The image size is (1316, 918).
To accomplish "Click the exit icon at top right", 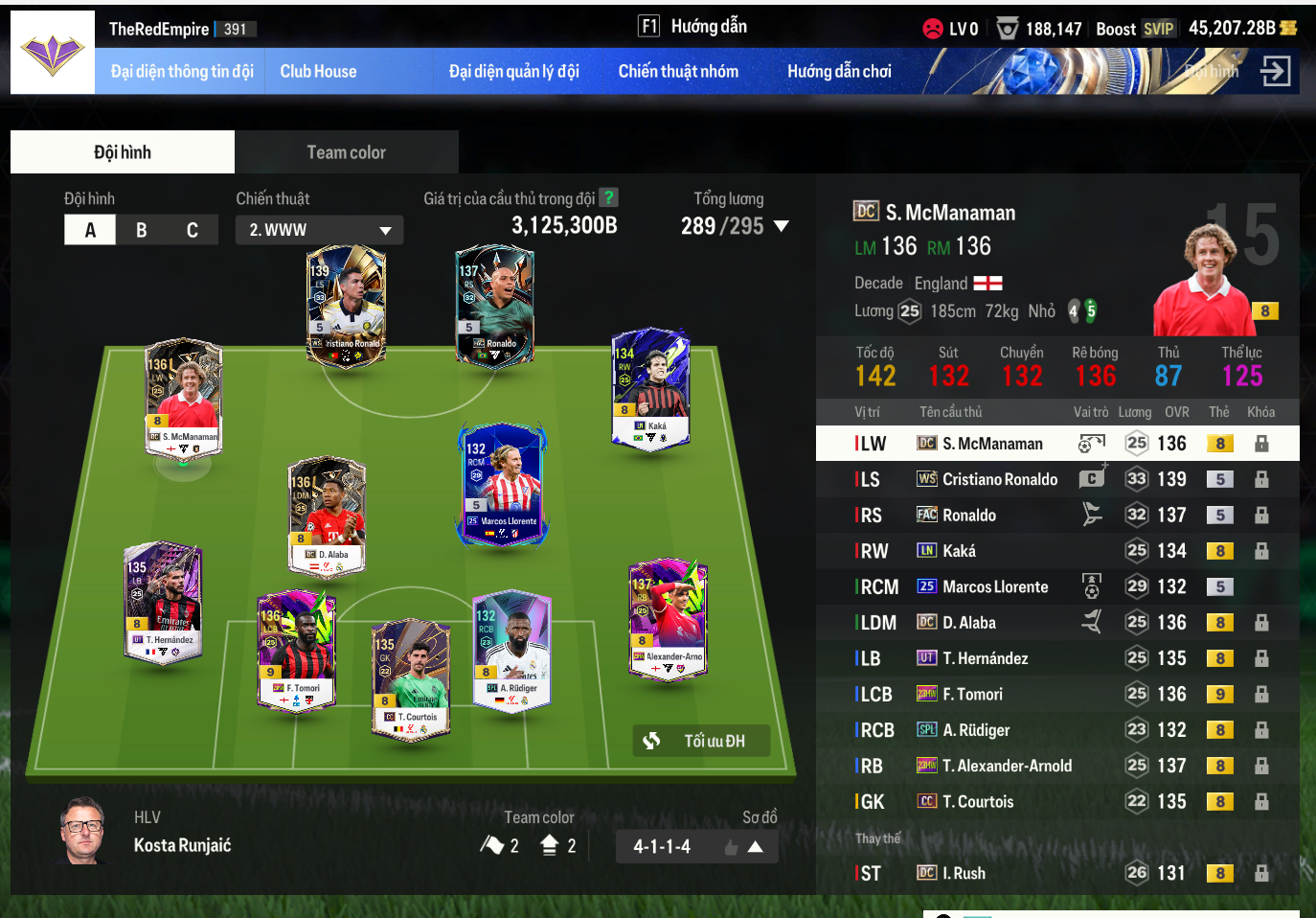I will 1275,71.
